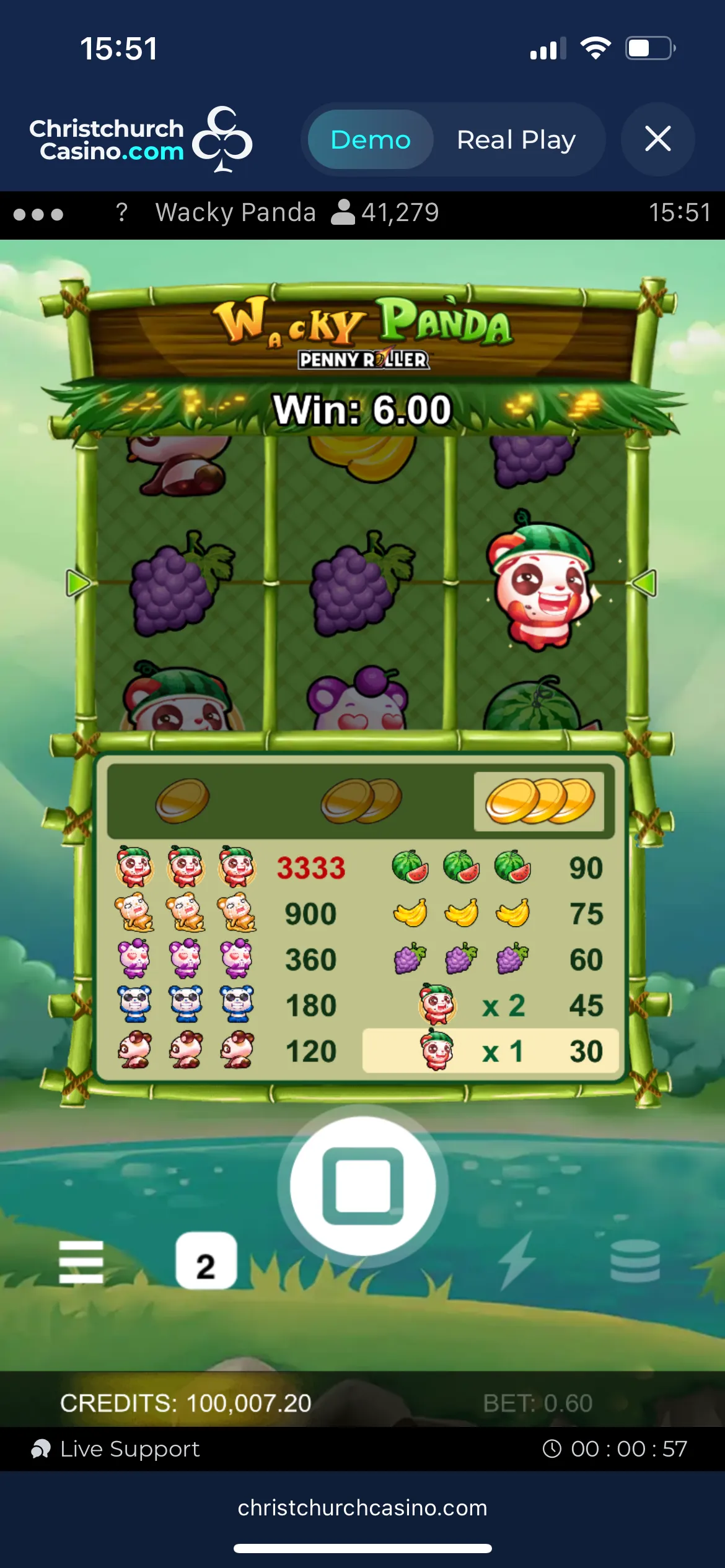
Task: Tap the Christchurch Casino logo
Action: pyautogui.click(x=141, y=139)
